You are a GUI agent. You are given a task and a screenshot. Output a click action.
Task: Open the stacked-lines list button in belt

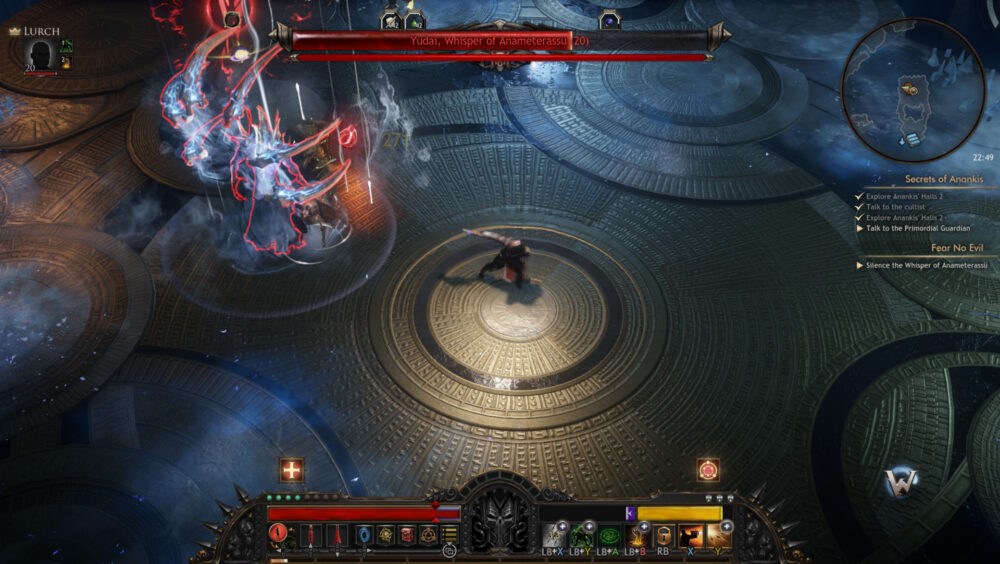click(x=450, y=536)
